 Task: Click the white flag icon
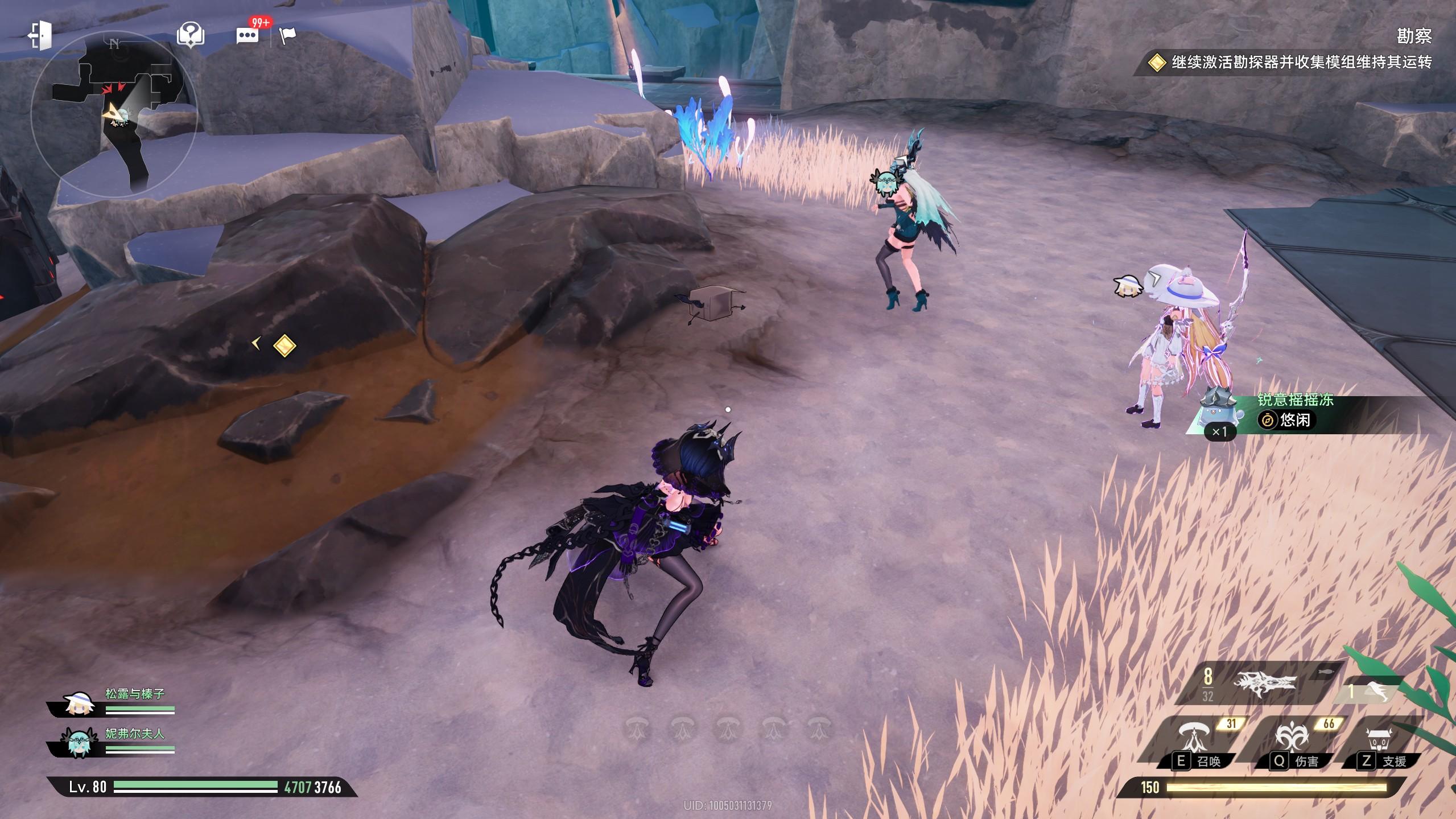click(288, 36)
